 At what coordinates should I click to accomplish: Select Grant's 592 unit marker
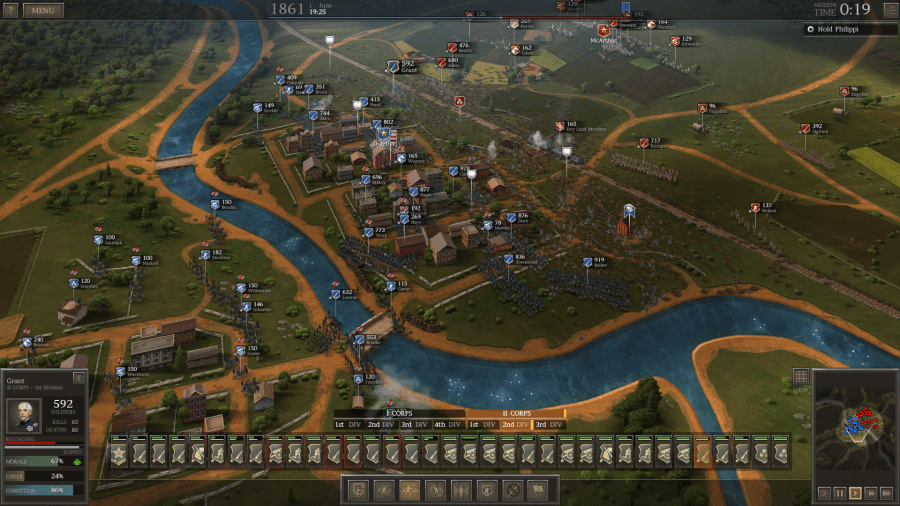pos(393,67)
